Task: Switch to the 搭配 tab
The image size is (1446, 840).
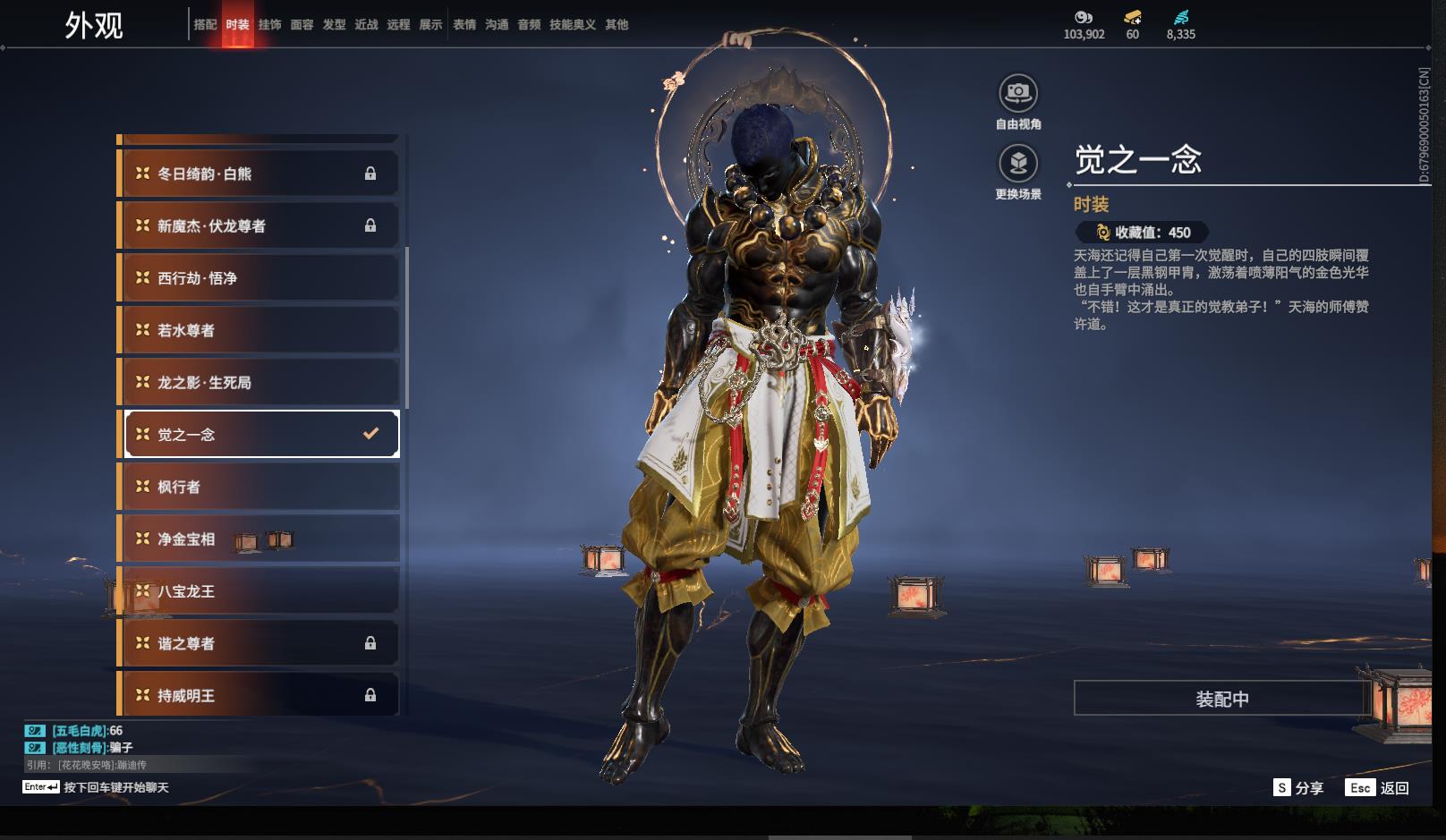Action: (x=205, y=25)
